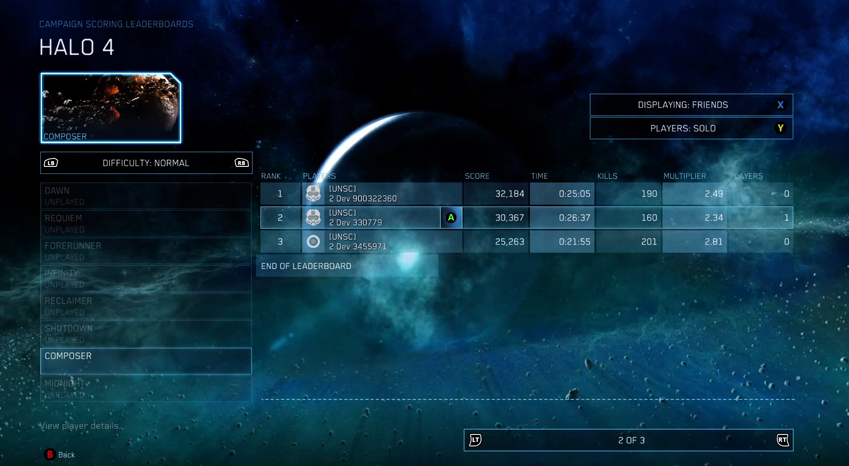Select the Infinity mission
Image resolution: width=849 pixels, height=466 pixels.
[x=145, y=278]
